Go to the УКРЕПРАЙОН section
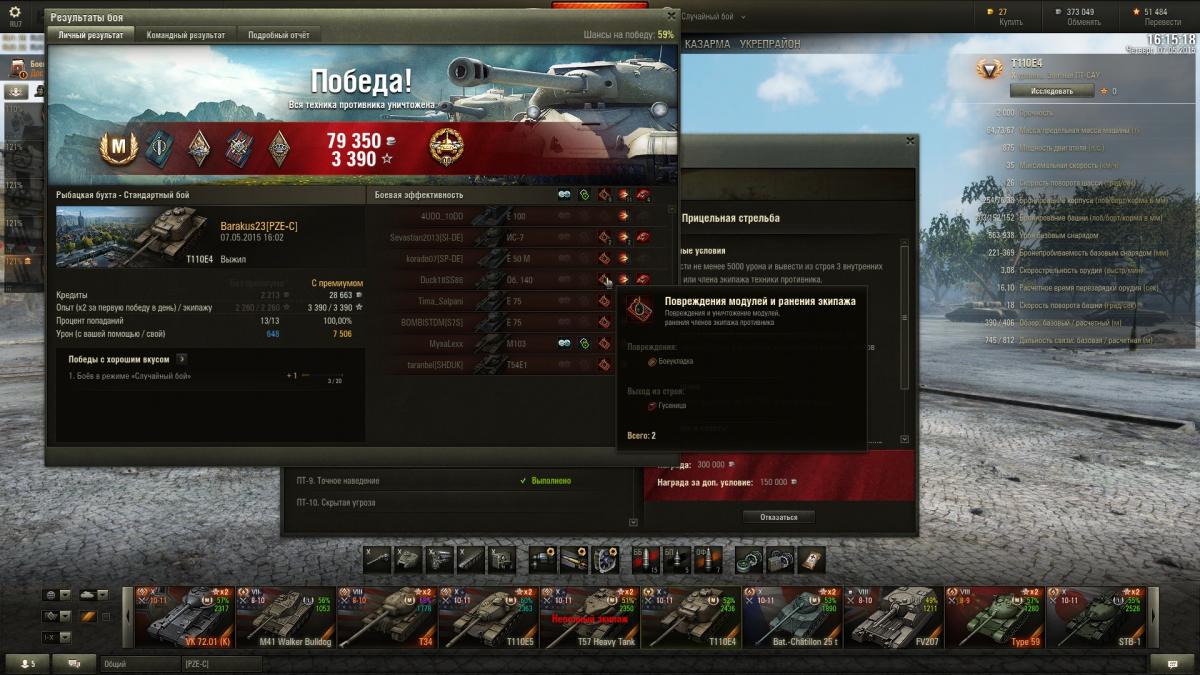Screen dimensions: 1200x675 [770, 45]
